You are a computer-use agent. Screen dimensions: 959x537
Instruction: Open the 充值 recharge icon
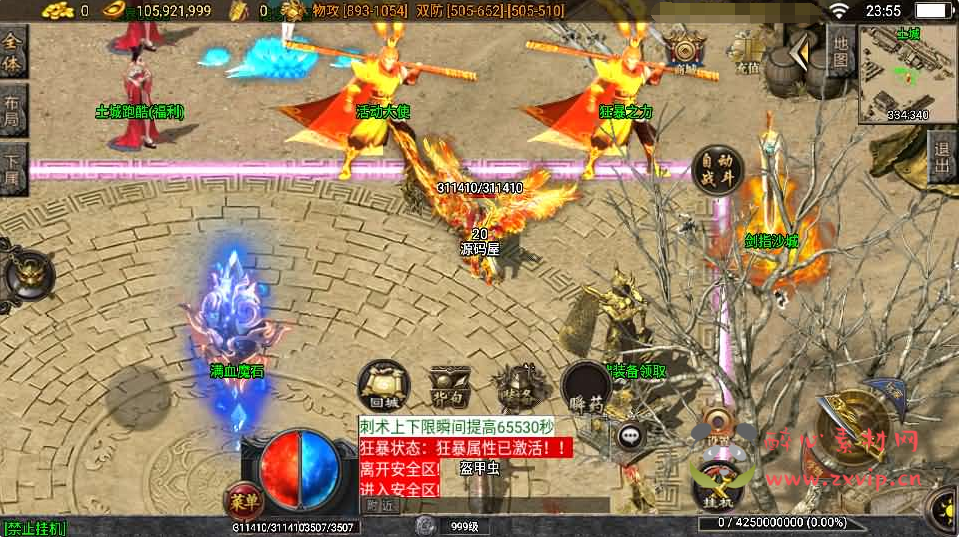747,53
